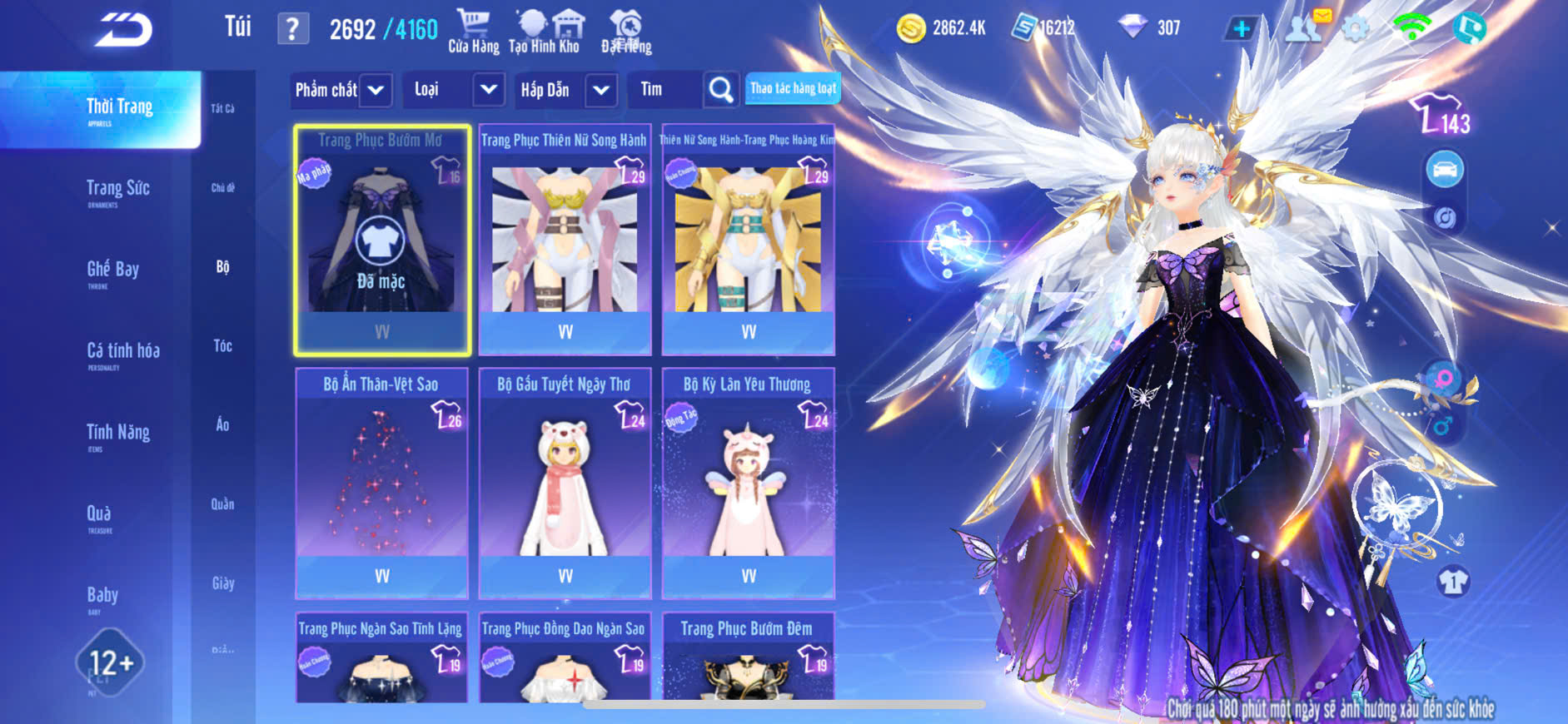1568x724 pixels.
Task: Activate Thao tác hàng loạt batch action
Action: tap(793, 88)
